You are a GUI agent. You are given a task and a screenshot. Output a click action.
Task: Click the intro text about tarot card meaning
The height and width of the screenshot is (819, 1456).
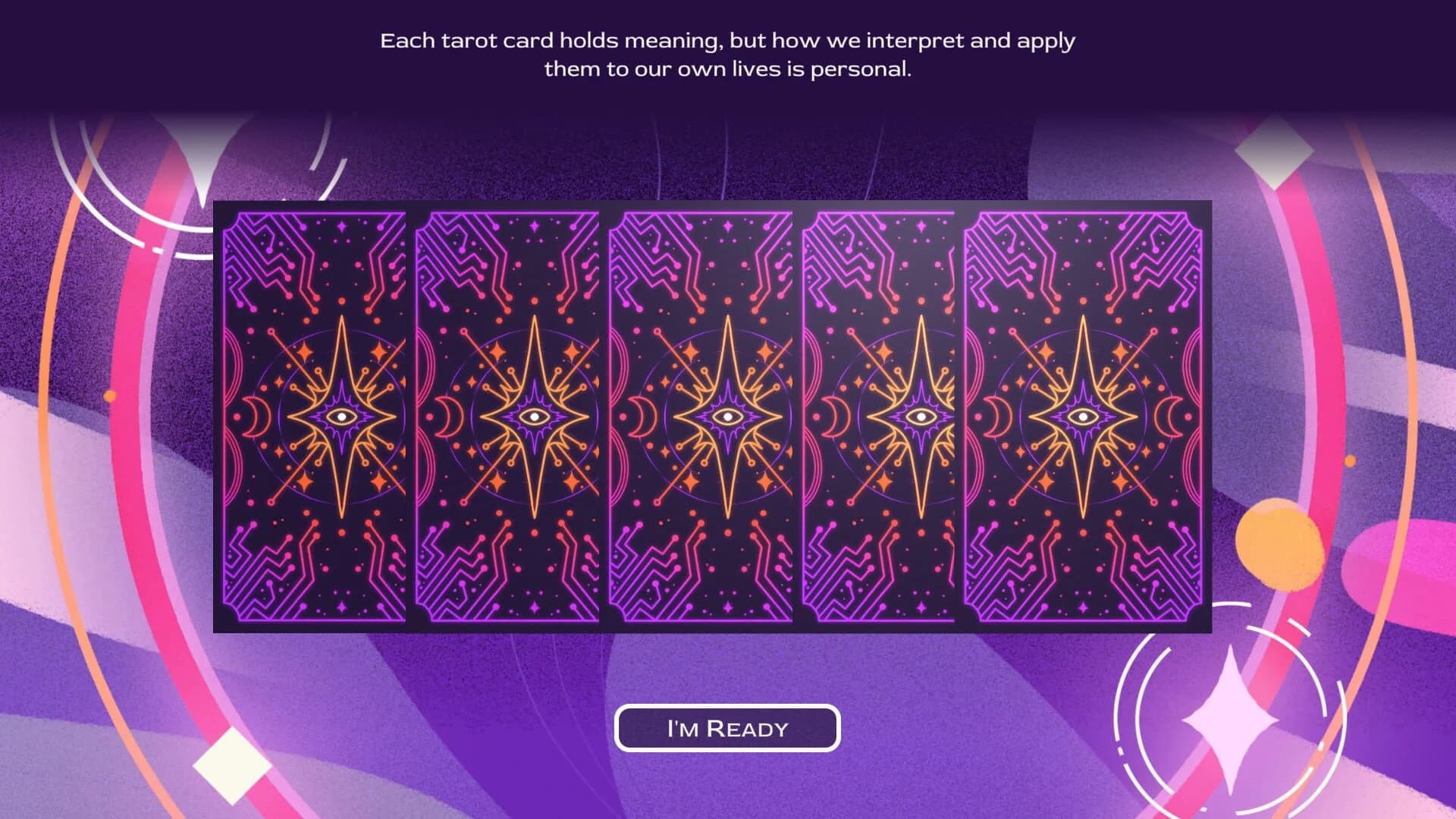(726, 55)
